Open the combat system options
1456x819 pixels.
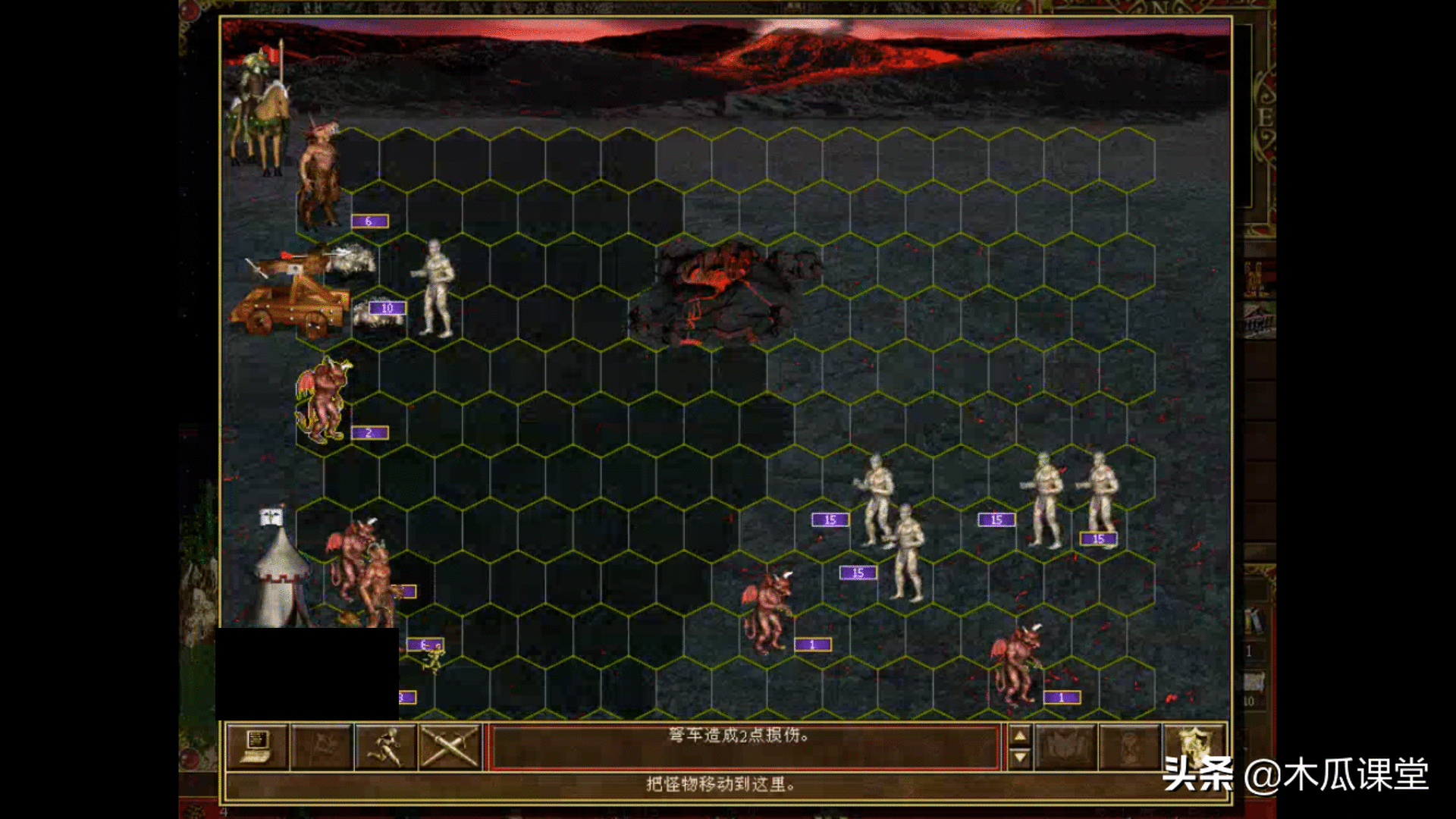(x=257, y=747)
